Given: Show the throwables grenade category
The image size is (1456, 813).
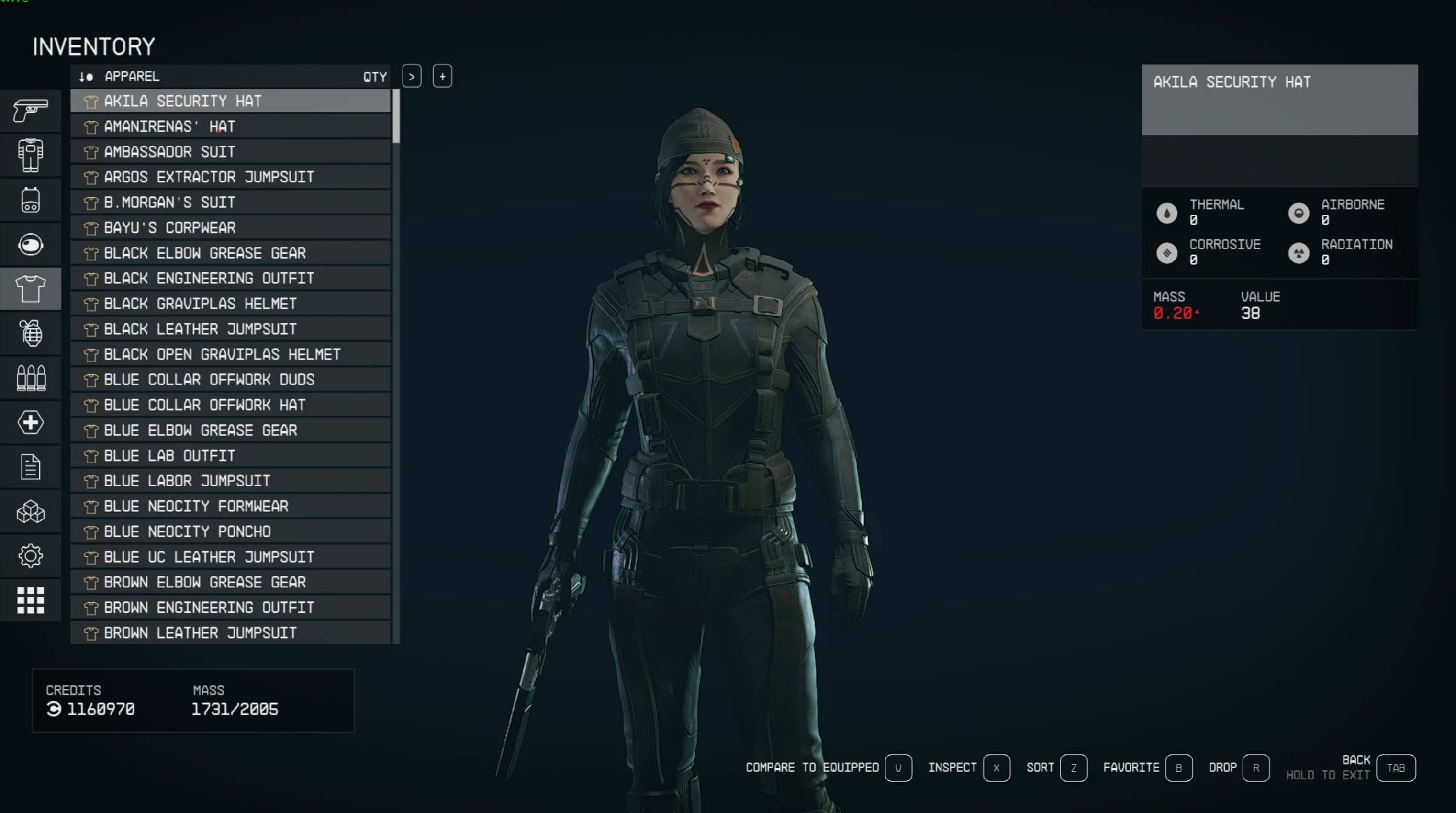Looking at the screenshot, I should tap(31, 333).
